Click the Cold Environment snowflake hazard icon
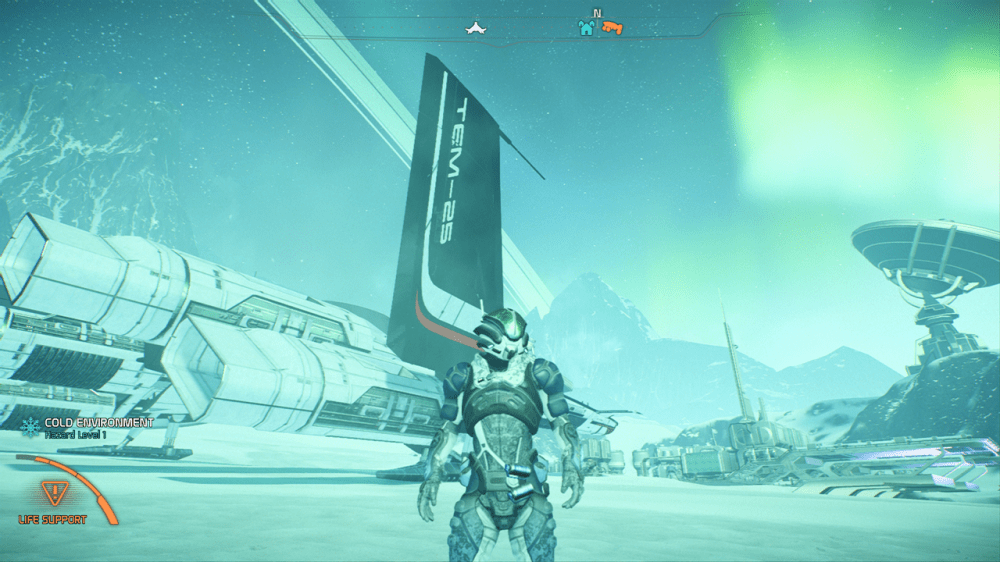This screenshot has height=562, width=1000. [x=30, y=424]
